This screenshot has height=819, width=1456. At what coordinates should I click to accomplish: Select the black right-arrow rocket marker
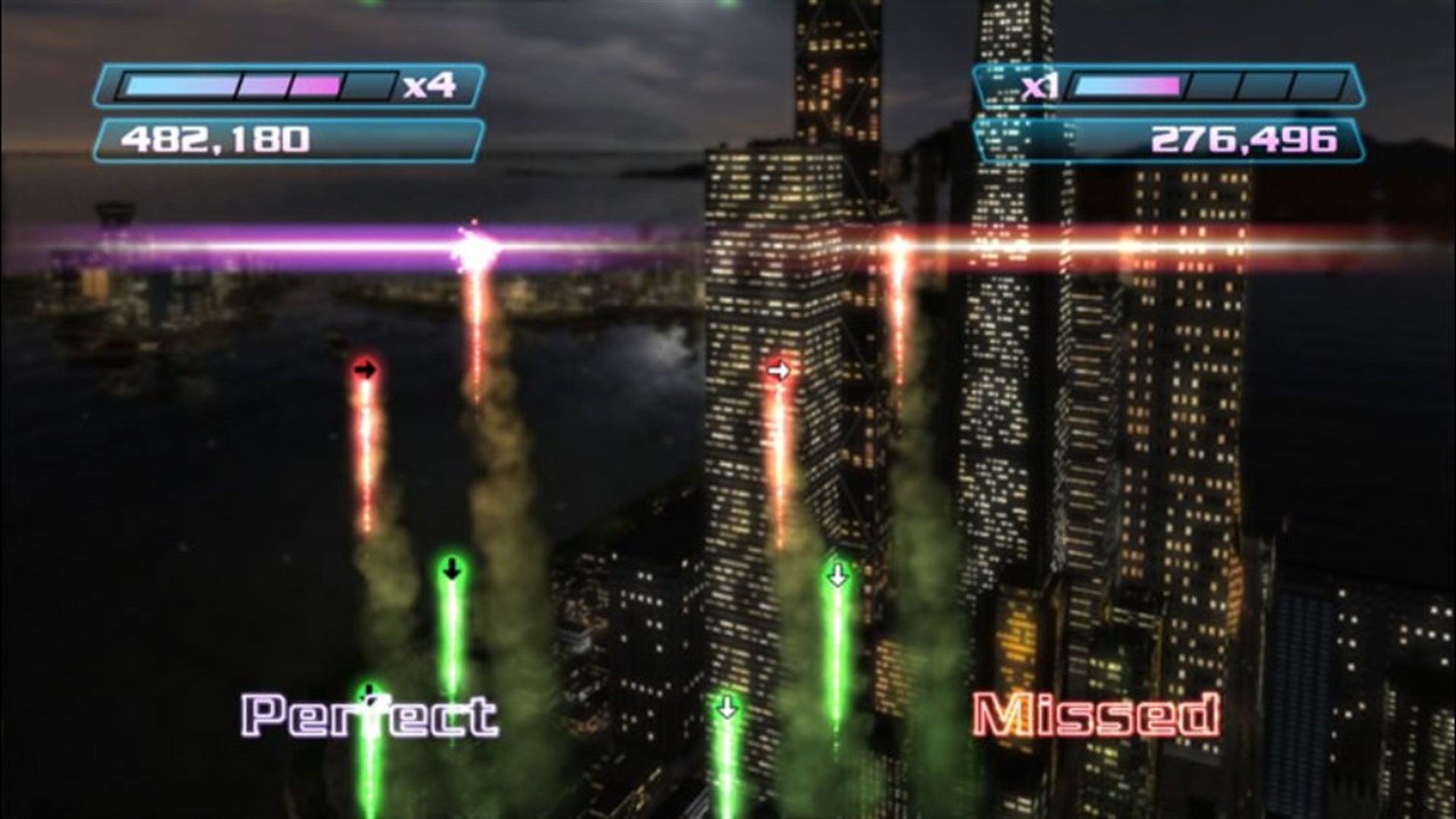(367, 368)
